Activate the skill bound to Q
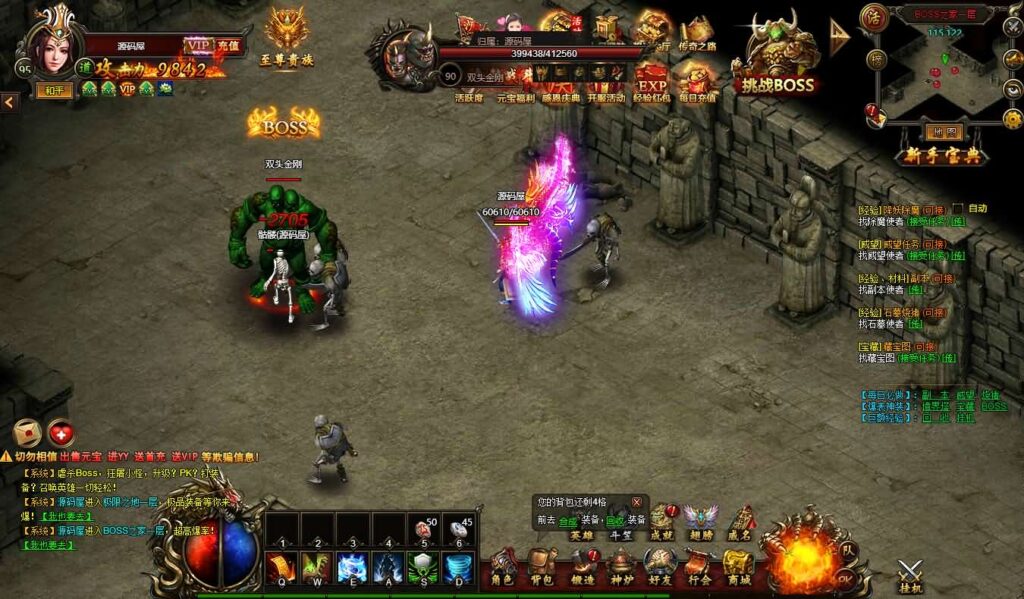Viewport: 1024px width, 599px height. pos(280,567)
